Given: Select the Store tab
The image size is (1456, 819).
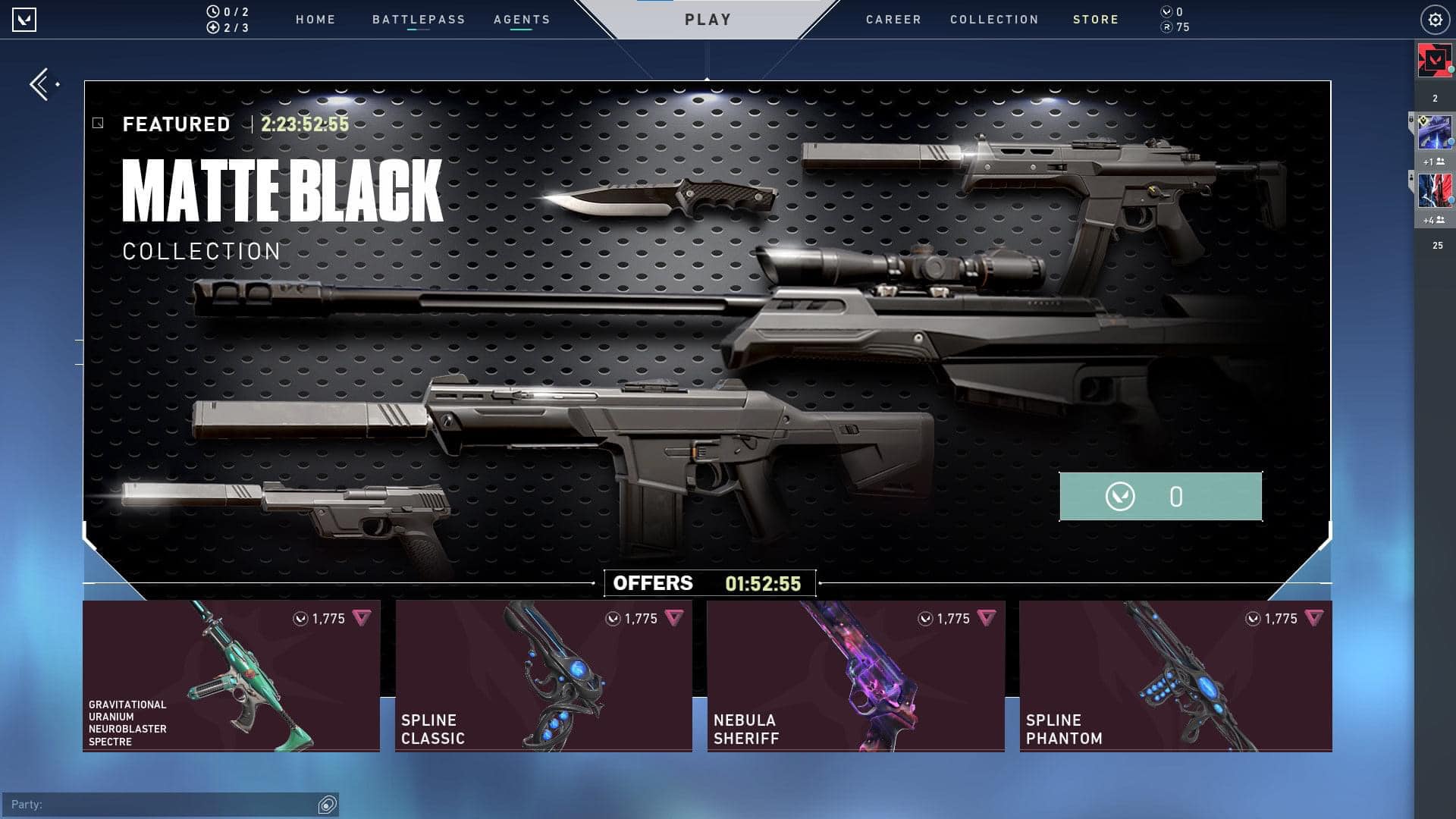Looking at the screenshot, I should click(1096, 20).
